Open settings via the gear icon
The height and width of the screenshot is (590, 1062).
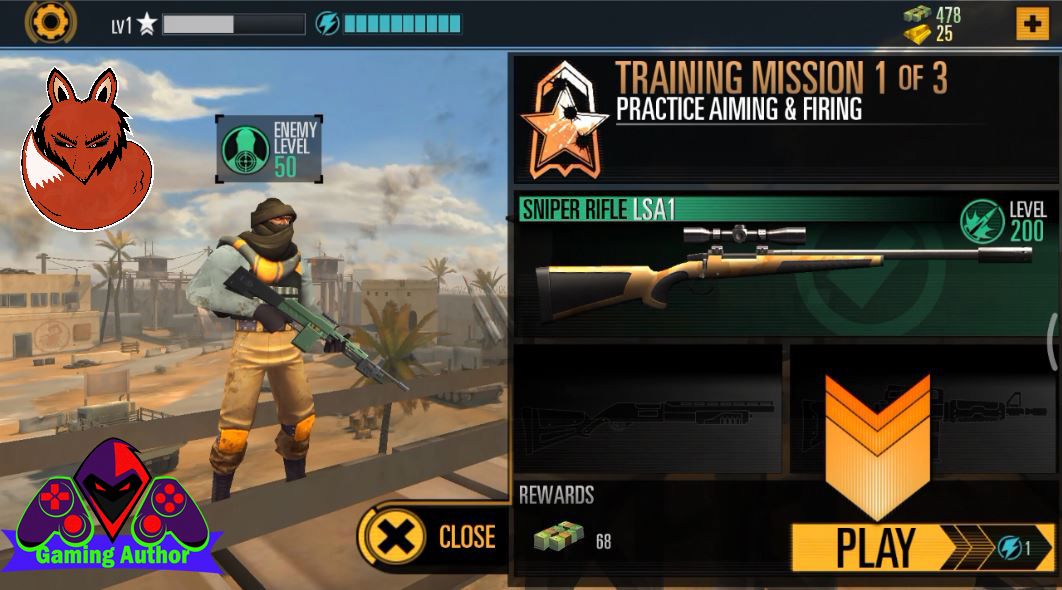pyautogui.click(x=49, y=21)
